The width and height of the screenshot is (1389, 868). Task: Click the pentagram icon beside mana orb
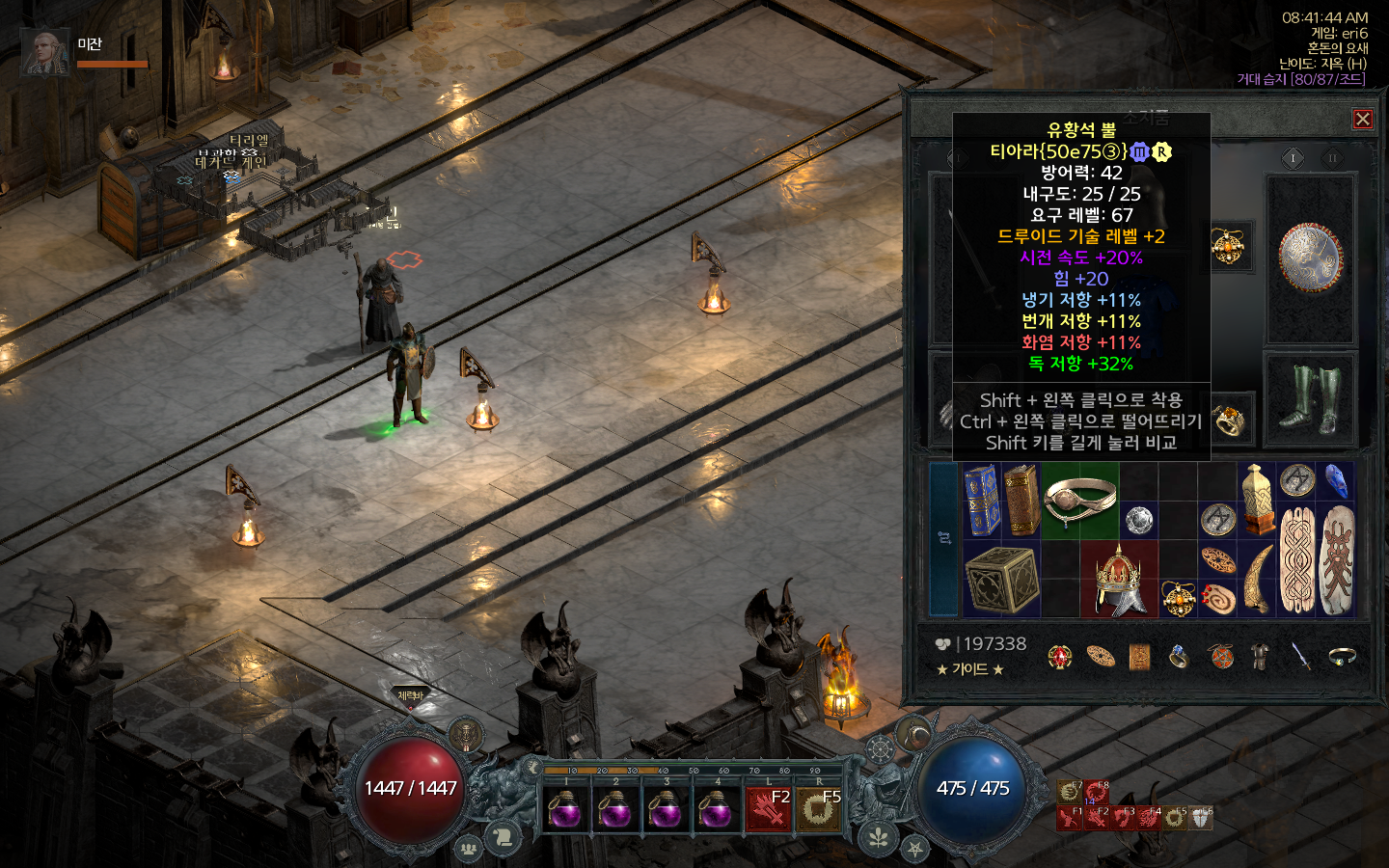click(x=914, y=849)
